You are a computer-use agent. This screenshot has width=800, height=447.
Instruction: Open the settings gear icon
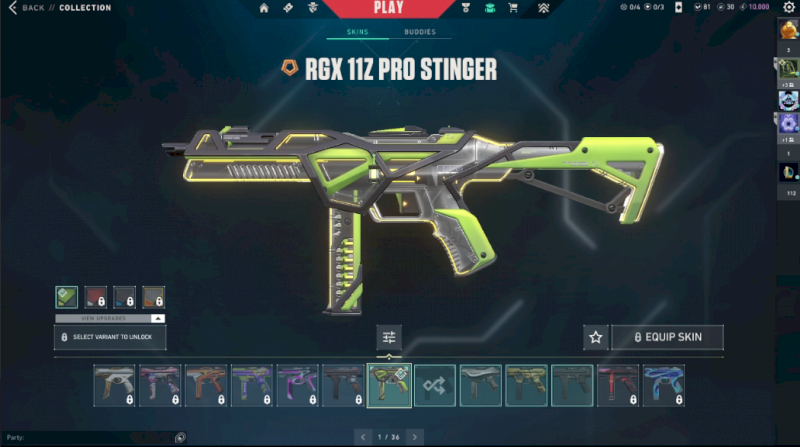789,8
